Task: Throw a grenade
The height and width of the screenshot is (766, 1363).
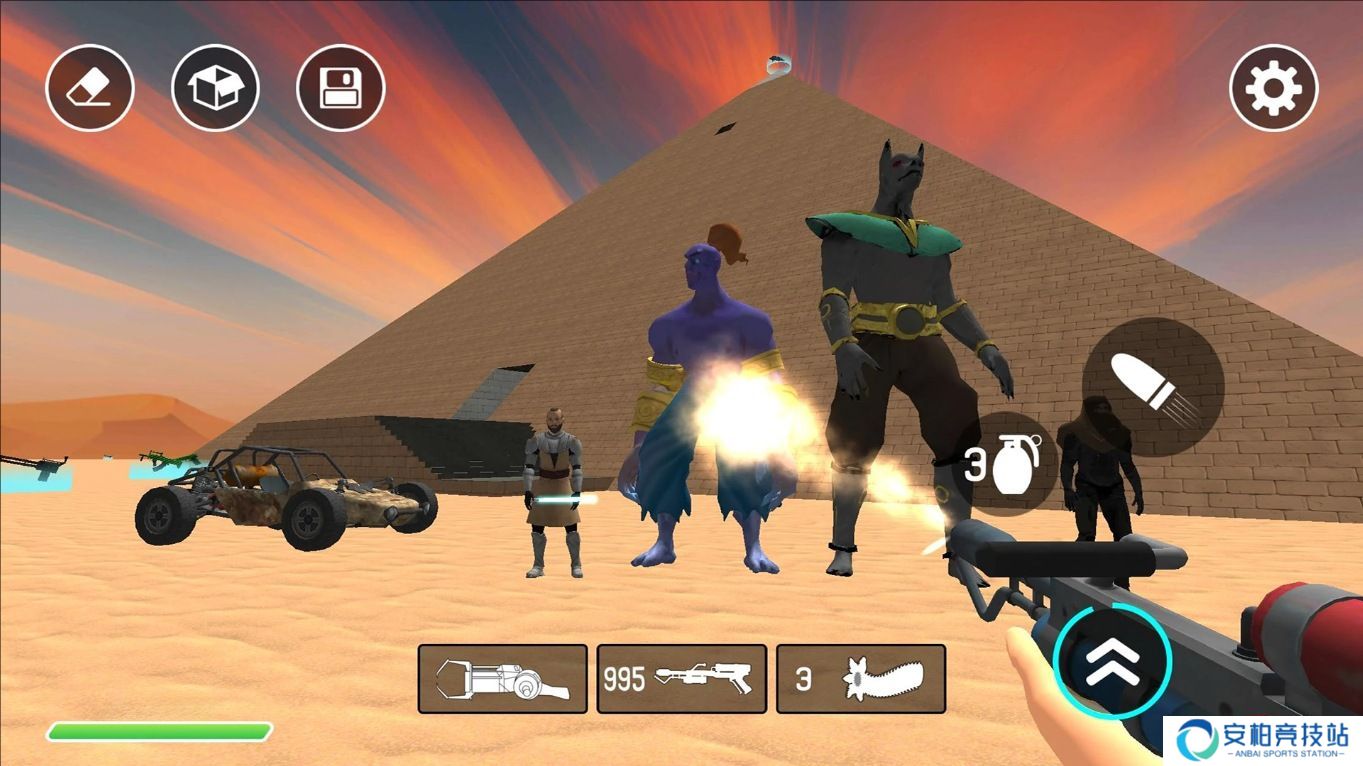Action: click(x=1005, y=464)
